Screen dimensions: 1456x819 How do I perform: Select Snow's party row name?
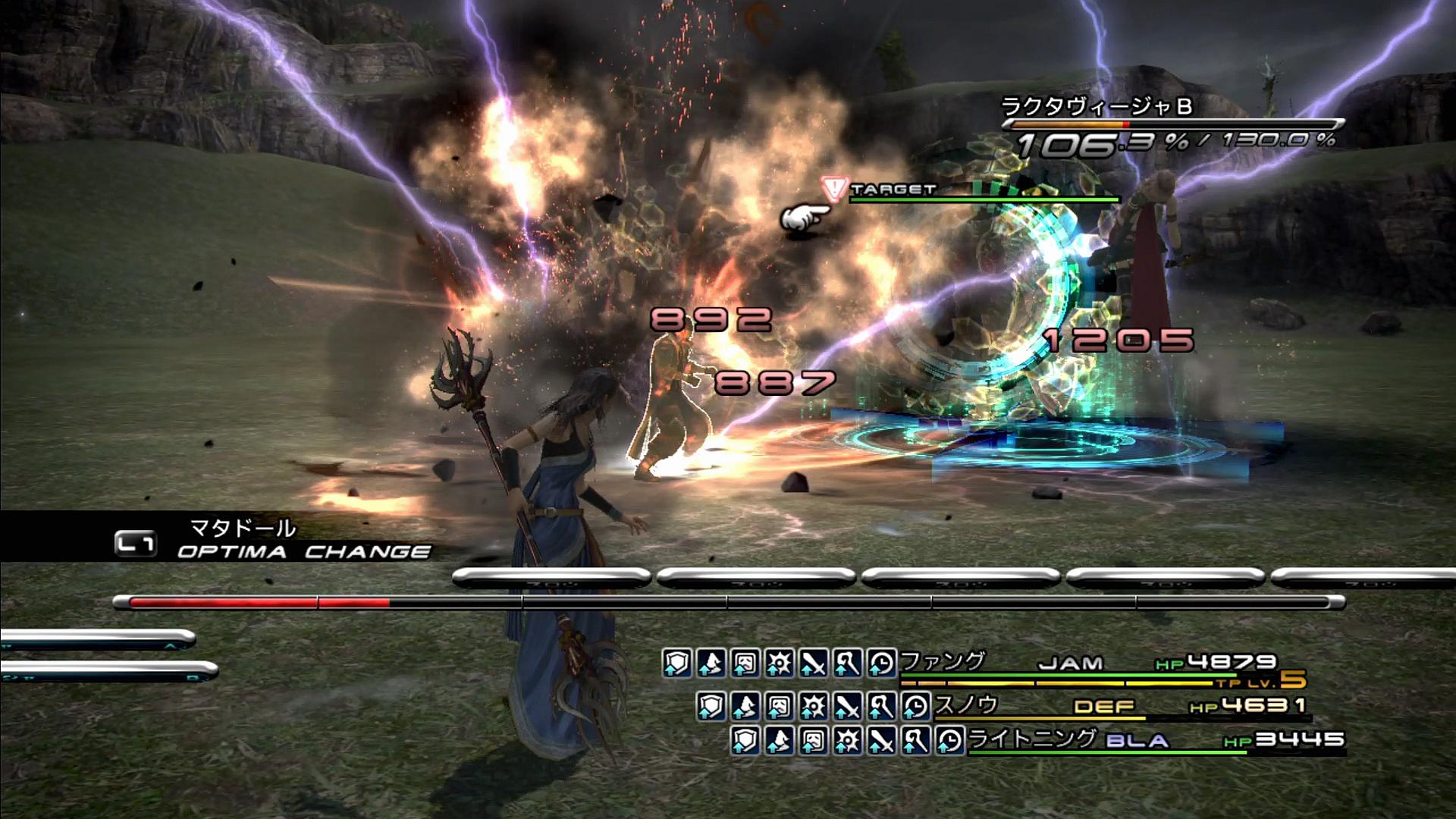click(966, 705)
